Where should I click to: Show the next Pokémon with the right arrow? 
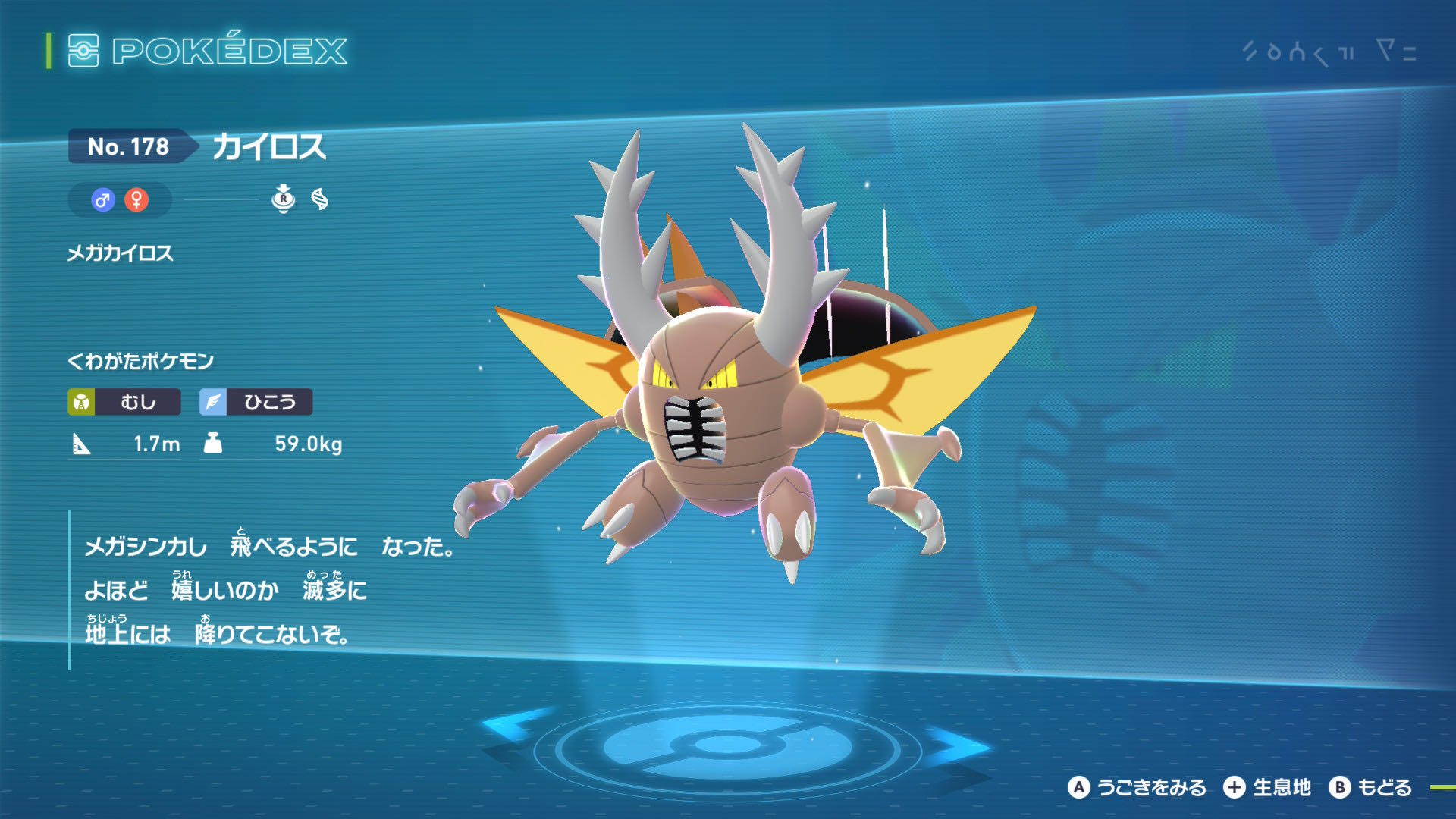click(959, 745)
